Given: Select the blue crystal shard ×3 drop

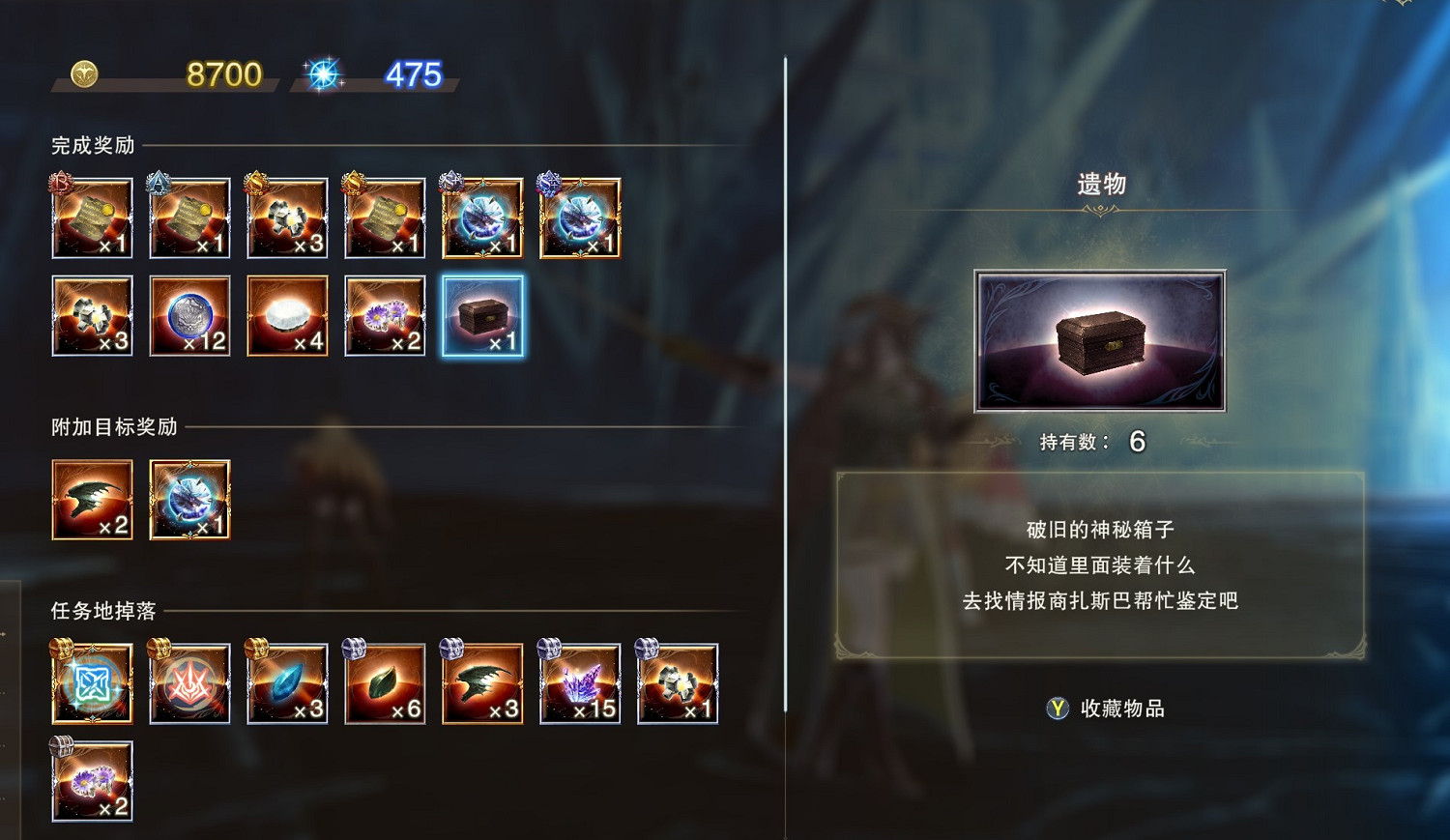Looking at the screenshot, I should [287, 683].
